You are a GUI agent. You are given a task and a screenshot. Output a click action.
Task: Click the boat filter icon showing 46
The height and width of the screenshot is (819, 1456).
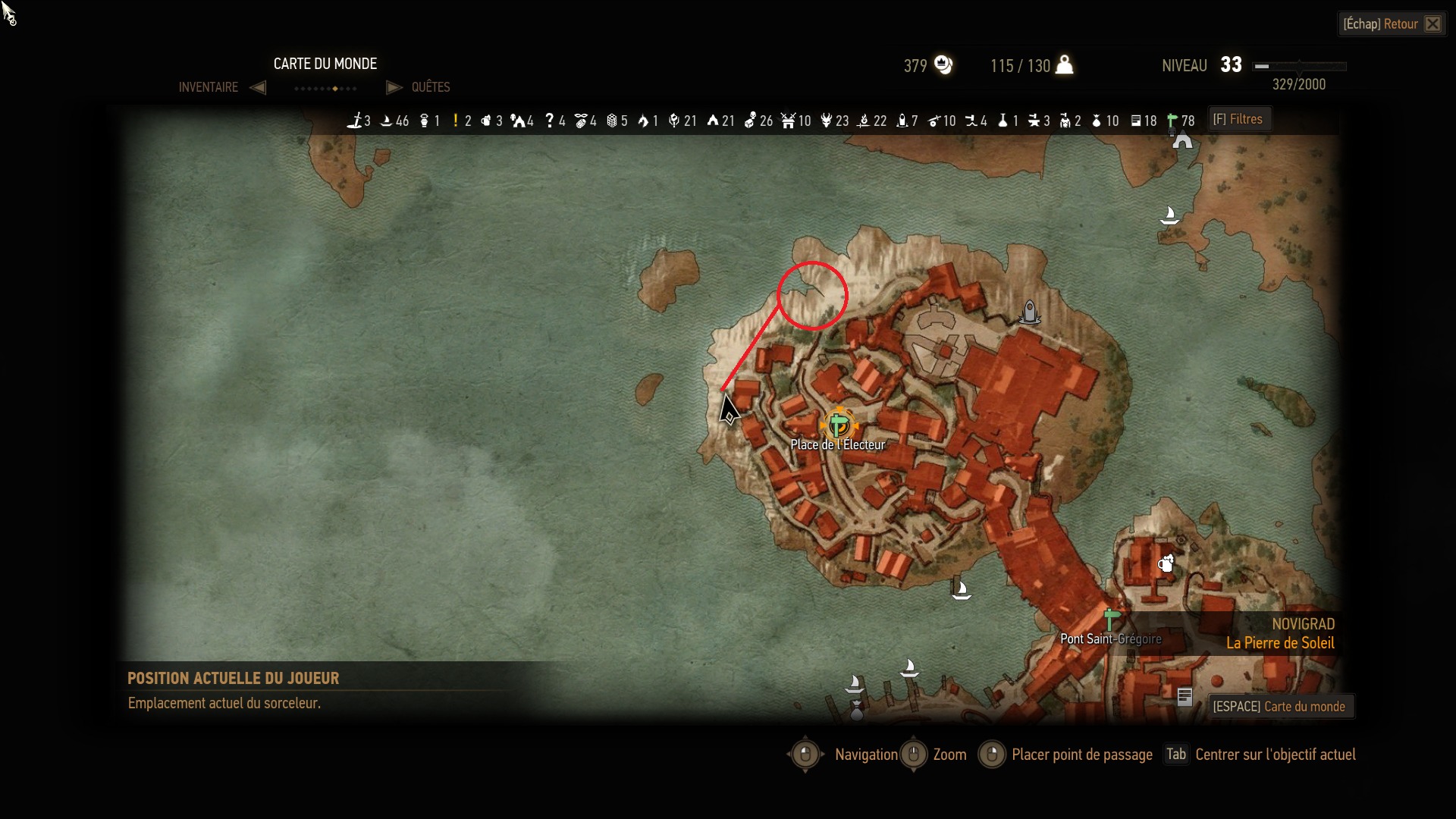pyautogui.click(x=386, y=121)
